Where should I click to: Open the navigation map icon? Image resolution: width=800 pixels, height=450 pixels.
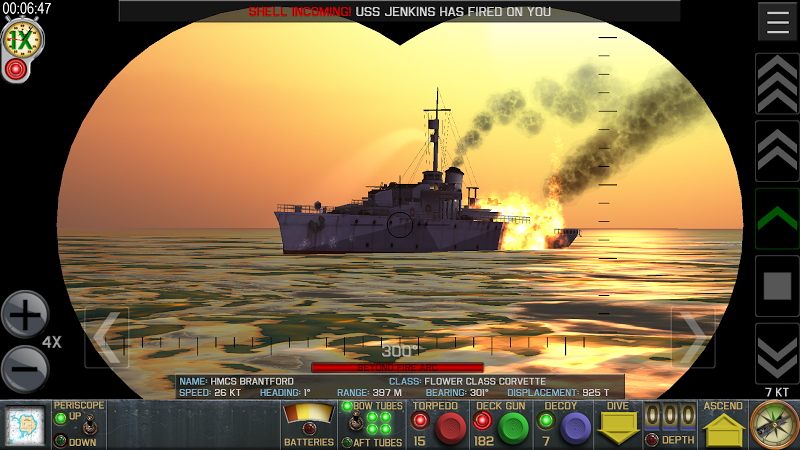(x=25, y=426)
